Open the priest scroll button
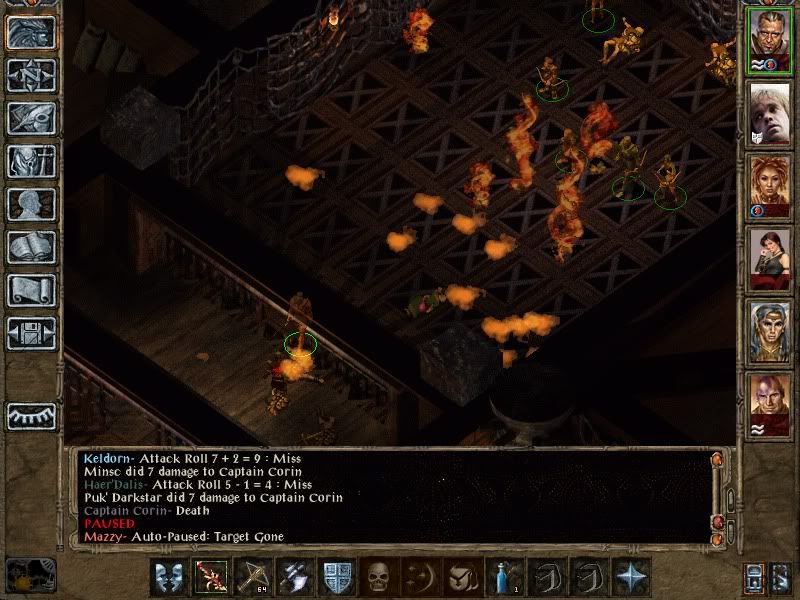Image resolution: width=800 pixels, height=600 pixels. click(31, 290)
